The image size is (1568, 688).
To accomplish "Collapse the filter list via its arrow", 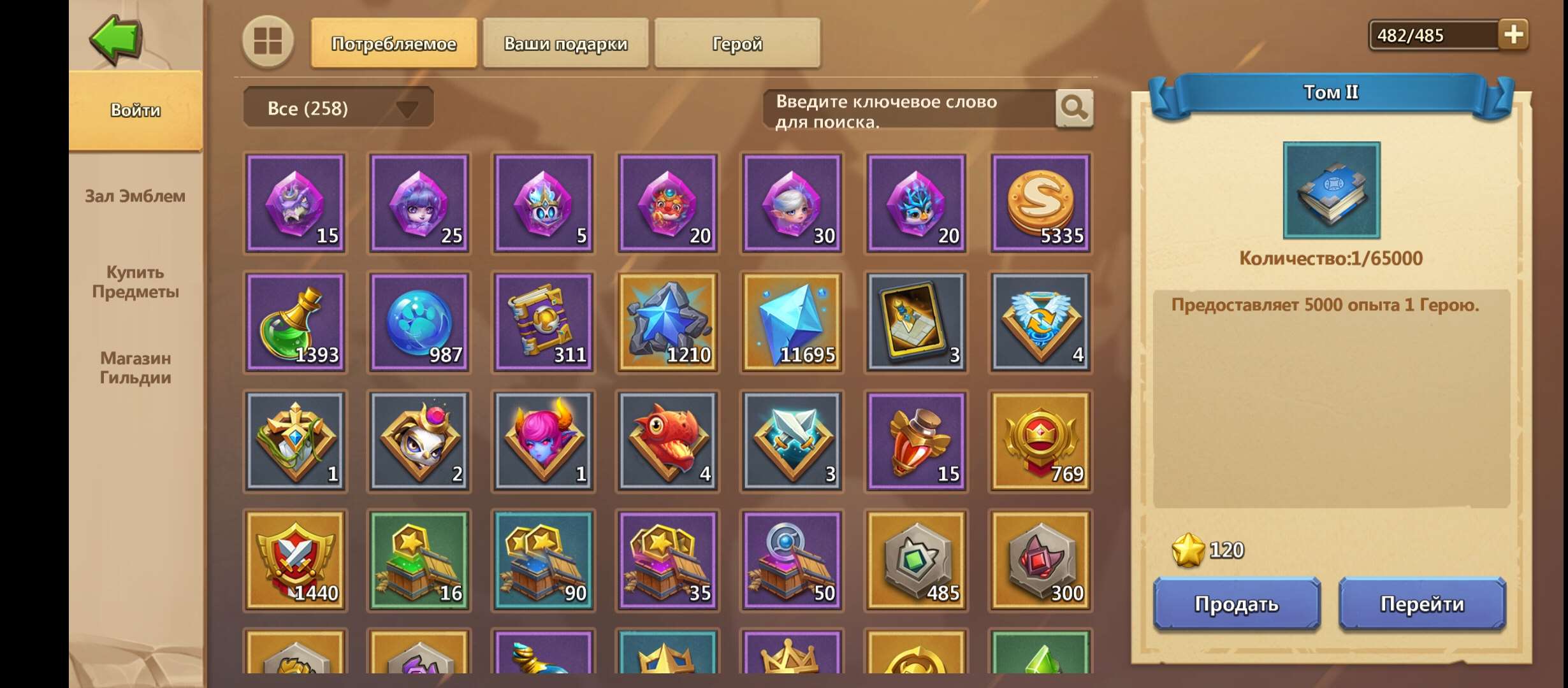I will point(408,108).
